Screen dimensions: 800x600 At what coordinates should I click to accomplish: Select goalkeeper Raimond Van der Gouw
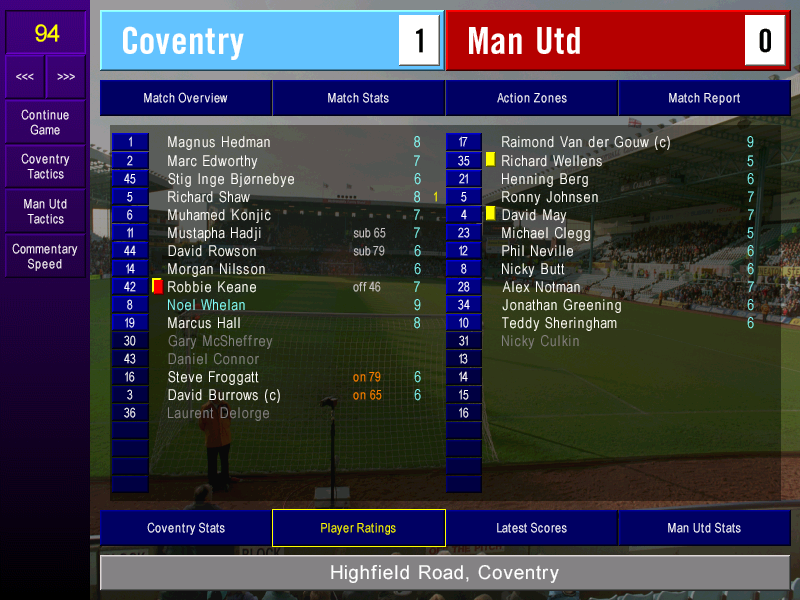pos(585,143)
